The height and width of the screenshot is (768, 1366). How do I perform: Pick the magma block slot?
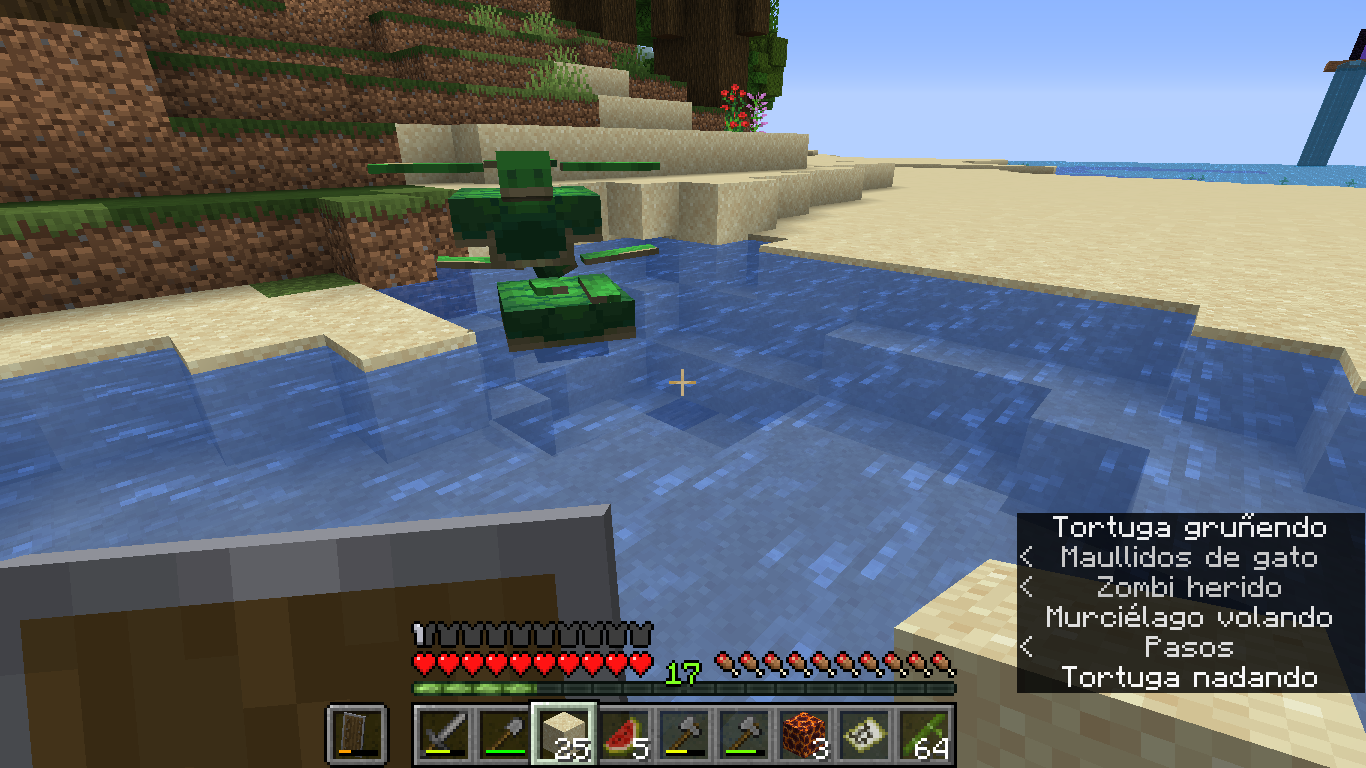(x=805, y=733)
